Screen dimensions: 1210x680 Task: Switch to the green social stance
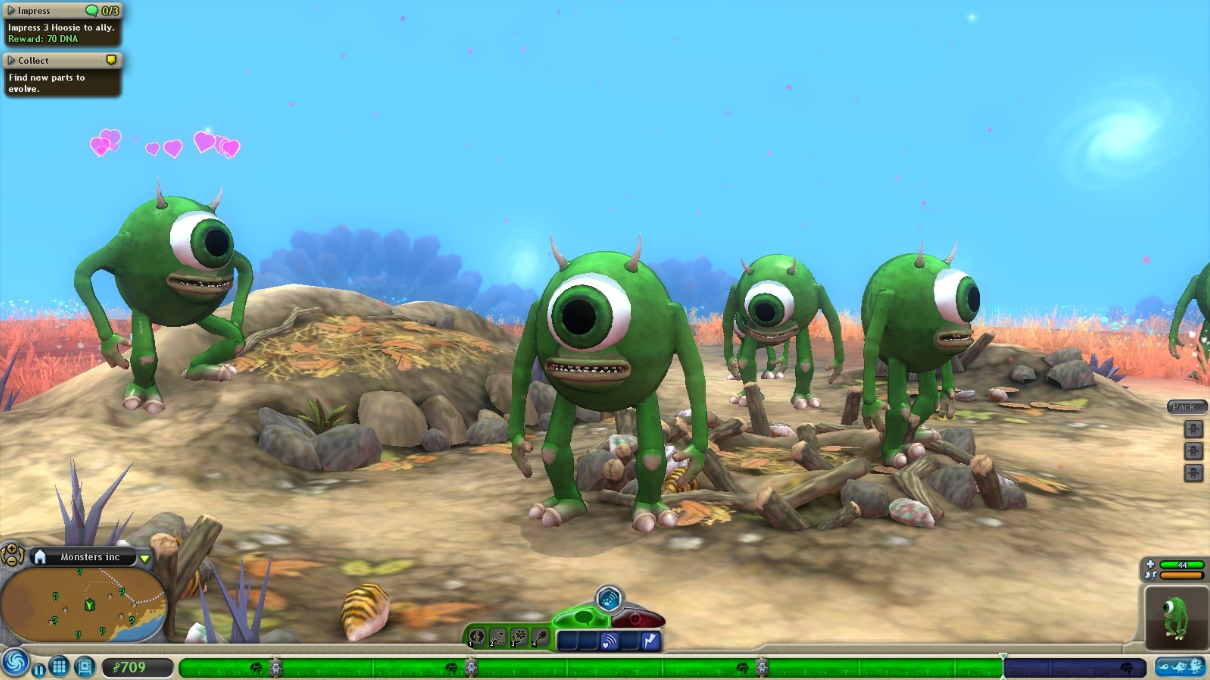coord(581,618)
